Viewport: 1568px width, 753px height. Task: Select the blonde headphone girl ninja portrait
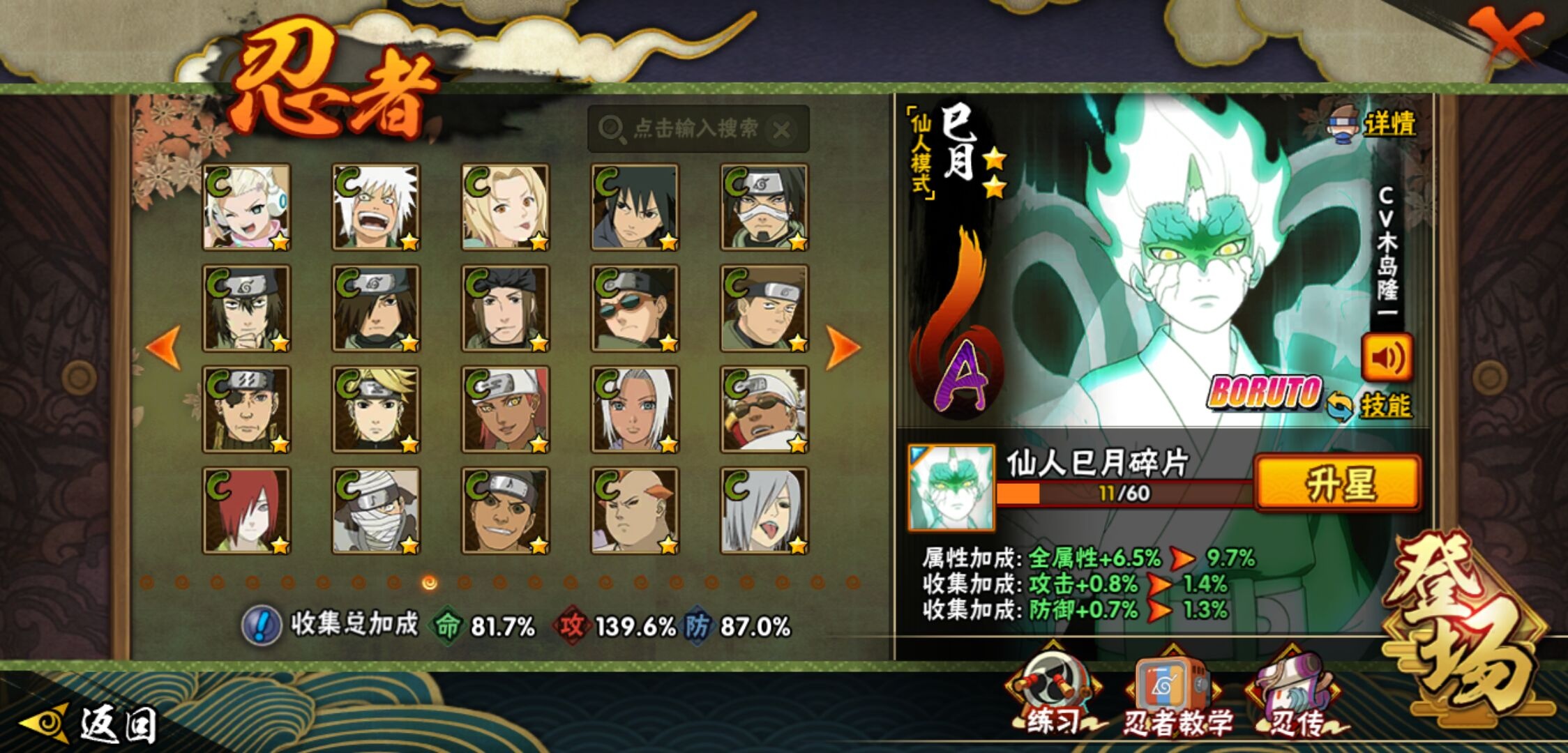[246, 207]
